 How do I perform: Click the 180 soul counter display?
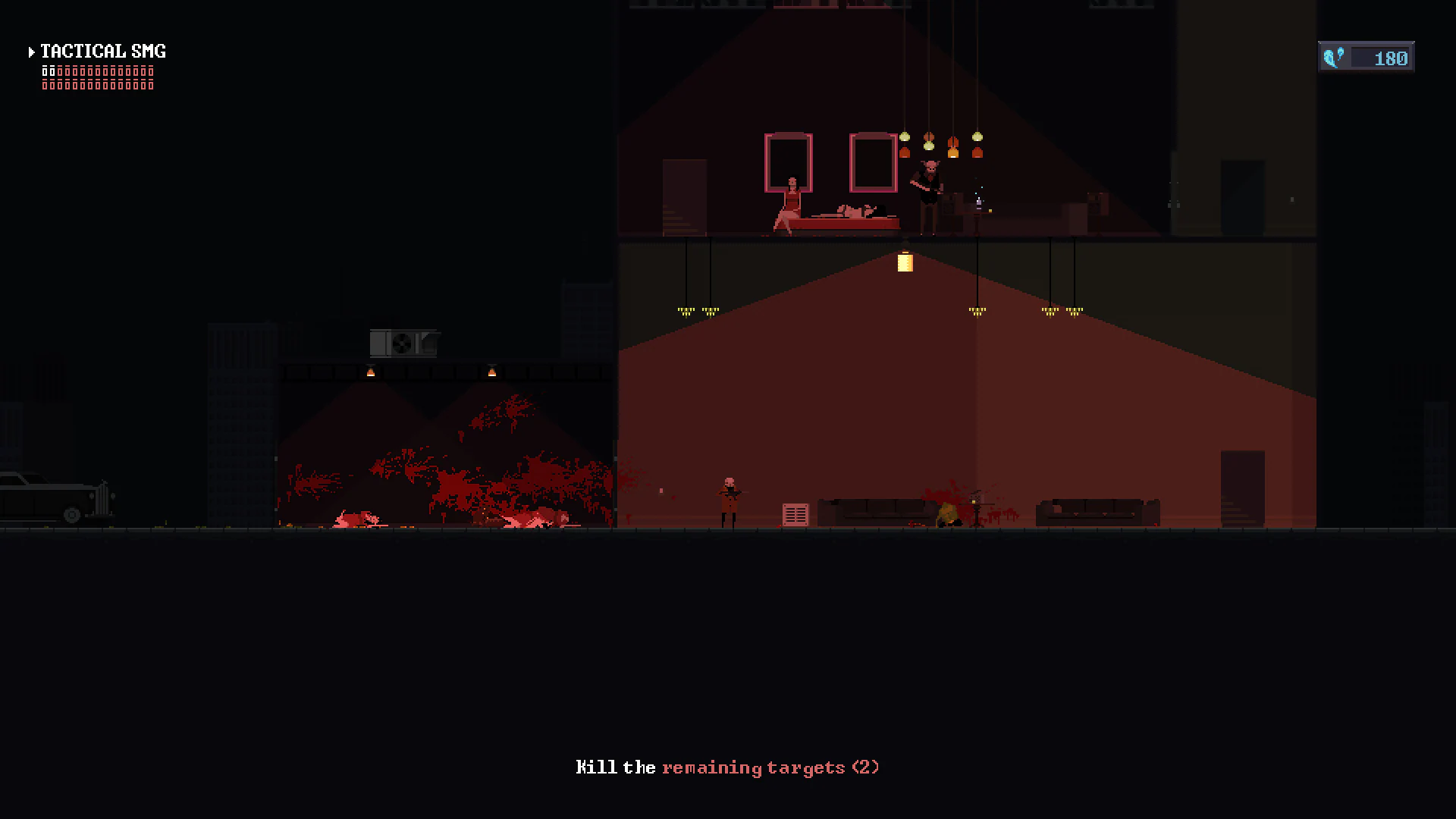pyautogui.click(x=1389, y=56)
